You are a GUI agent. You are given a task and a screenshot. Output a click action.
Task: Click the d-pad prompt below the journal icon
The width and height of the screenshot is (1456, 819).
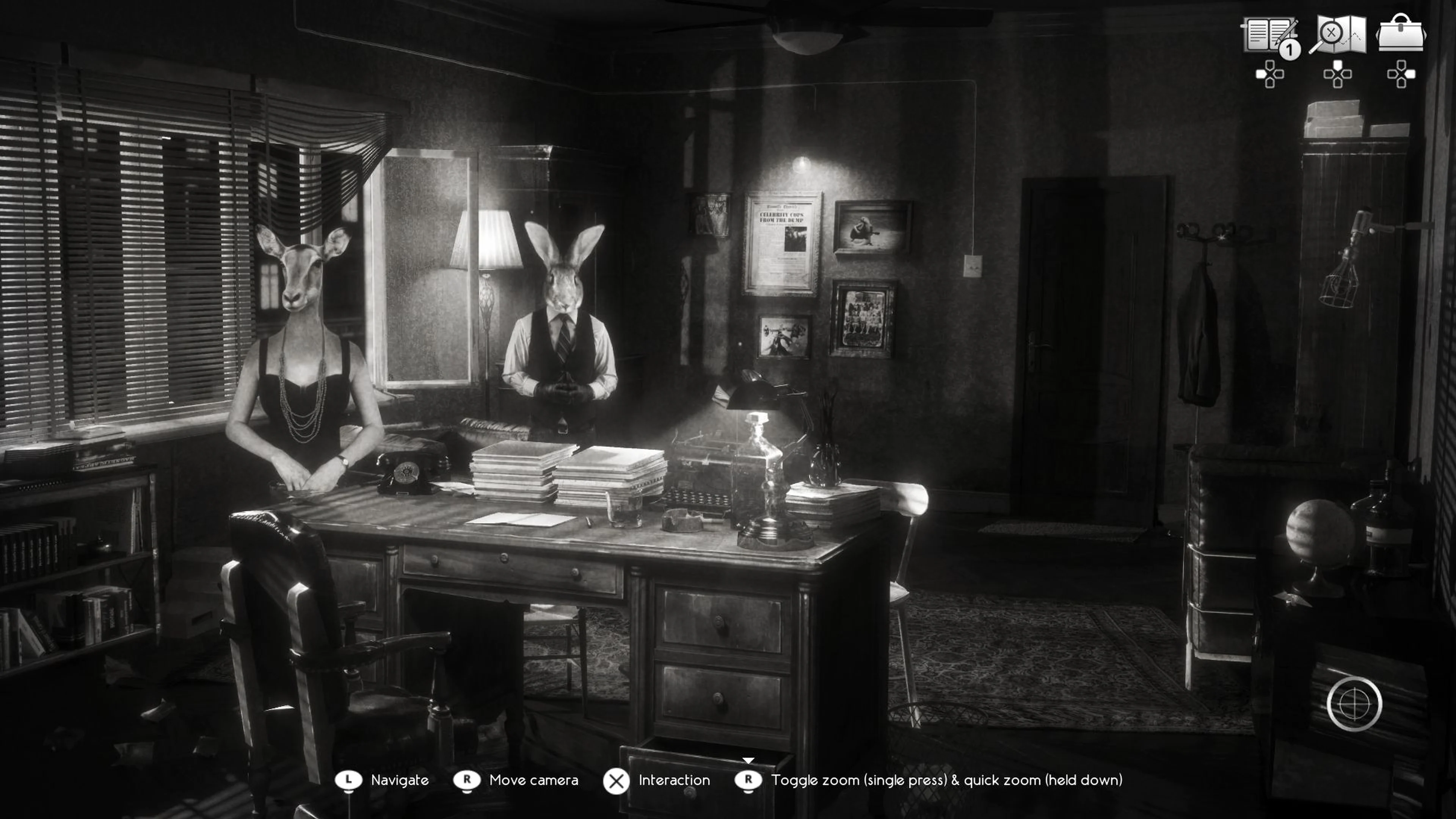1271,74
